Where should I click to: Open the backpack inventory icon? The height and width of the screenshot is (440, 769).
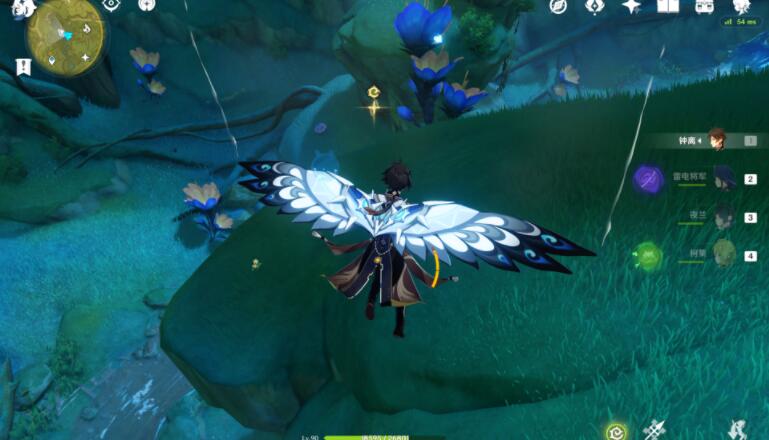[x=704, y=6]
